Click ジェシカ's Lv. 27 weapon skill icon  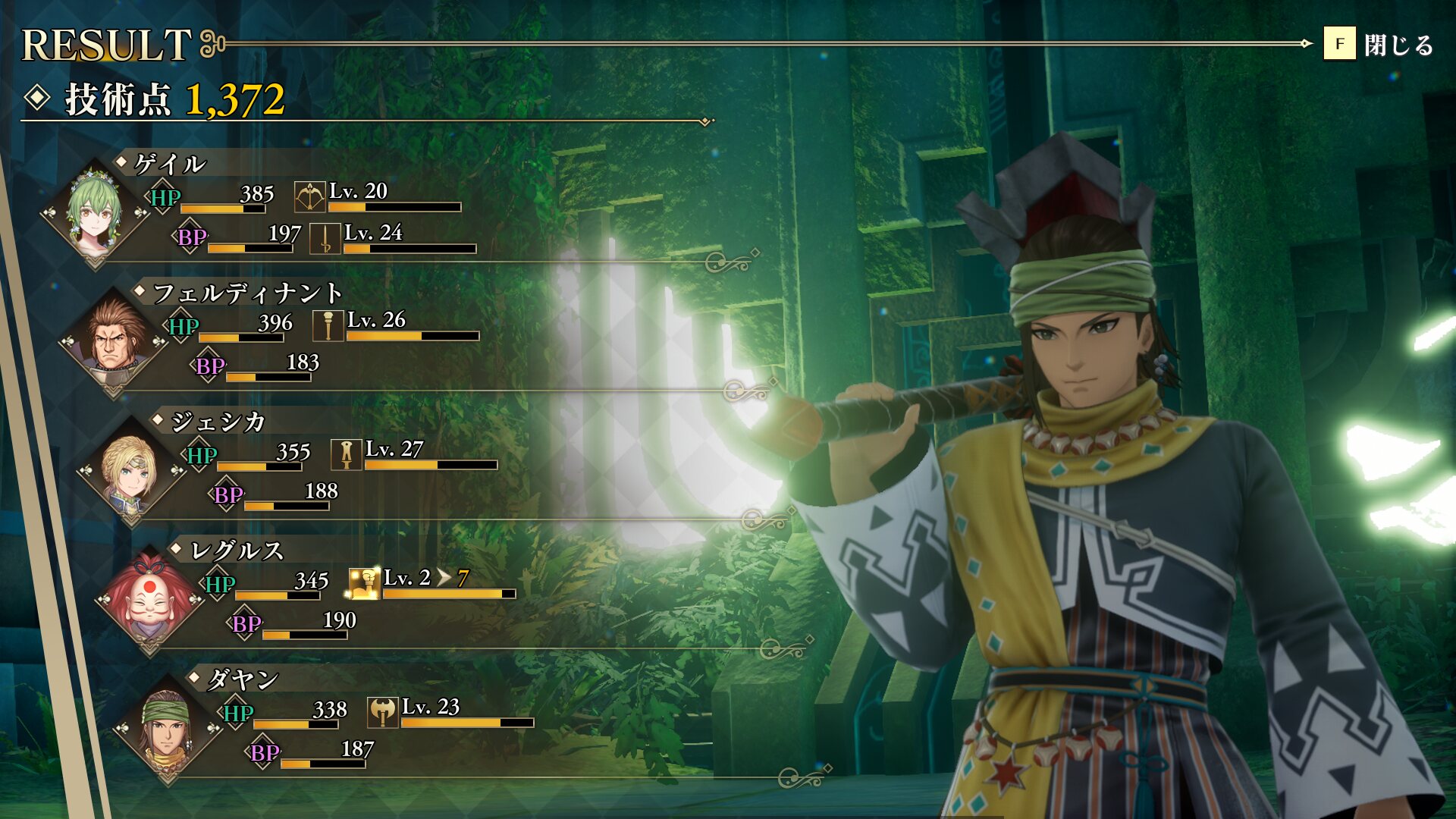(x=347, y=455)
